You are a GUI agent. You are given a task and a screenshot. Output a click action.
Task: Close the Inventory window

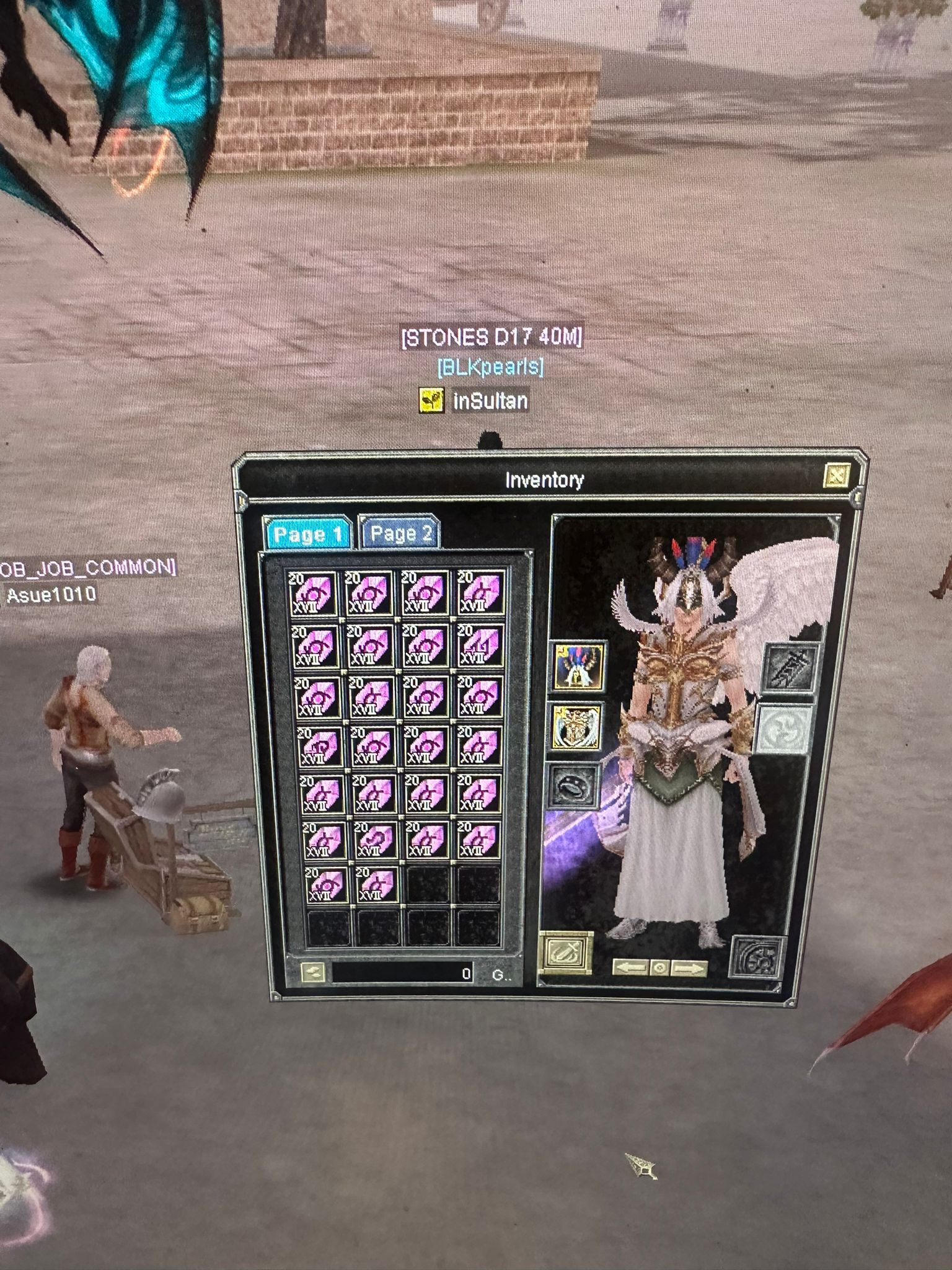pos(836,476)
